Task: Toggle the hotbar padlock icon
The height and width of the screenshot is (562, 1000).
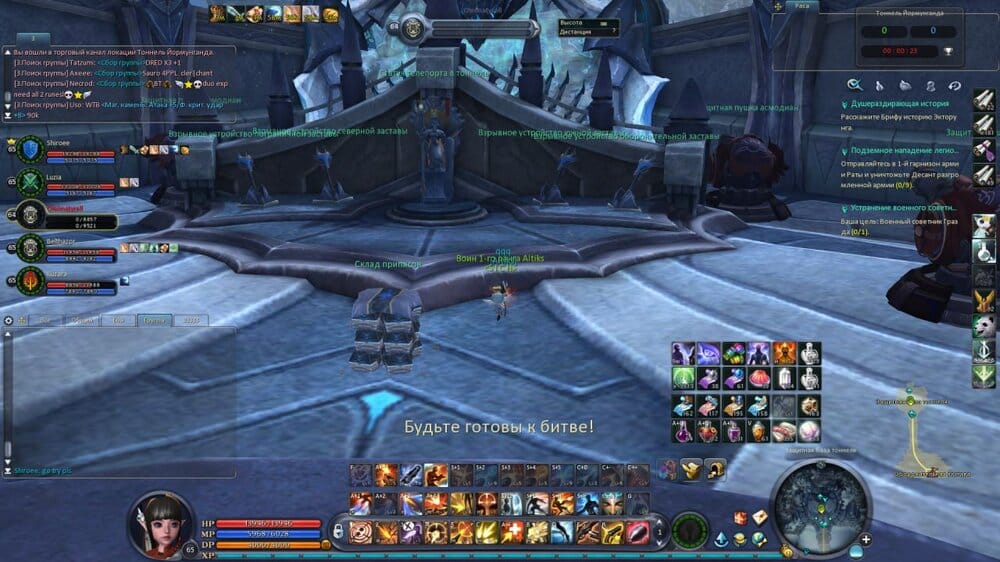Action: coord(338,531)
